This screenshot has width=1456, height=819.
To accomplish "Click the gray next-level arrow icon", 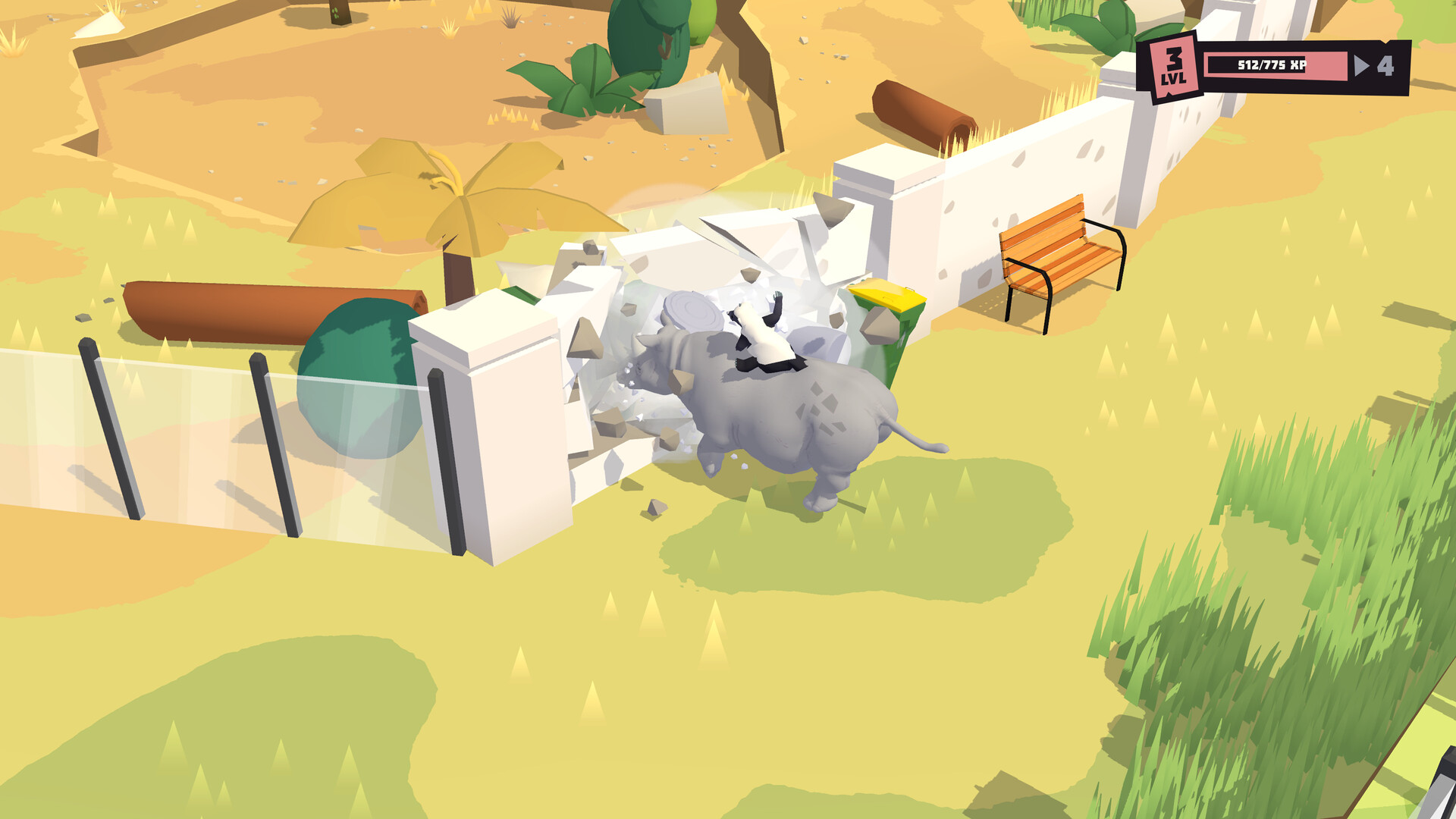I will tap(1363, 67).
